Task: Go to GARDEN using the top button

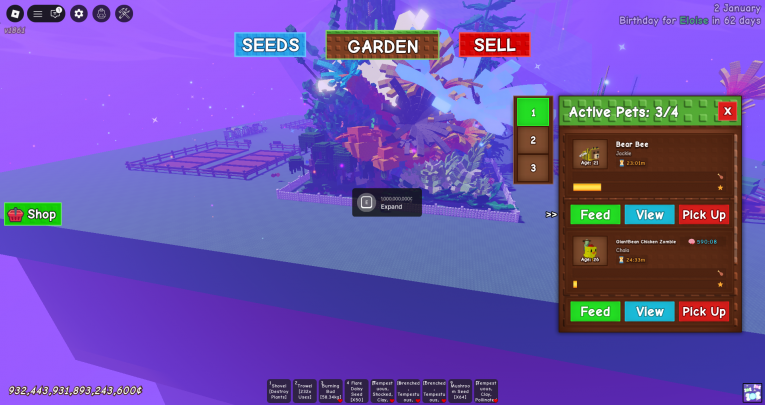Action: pos(382,45)
